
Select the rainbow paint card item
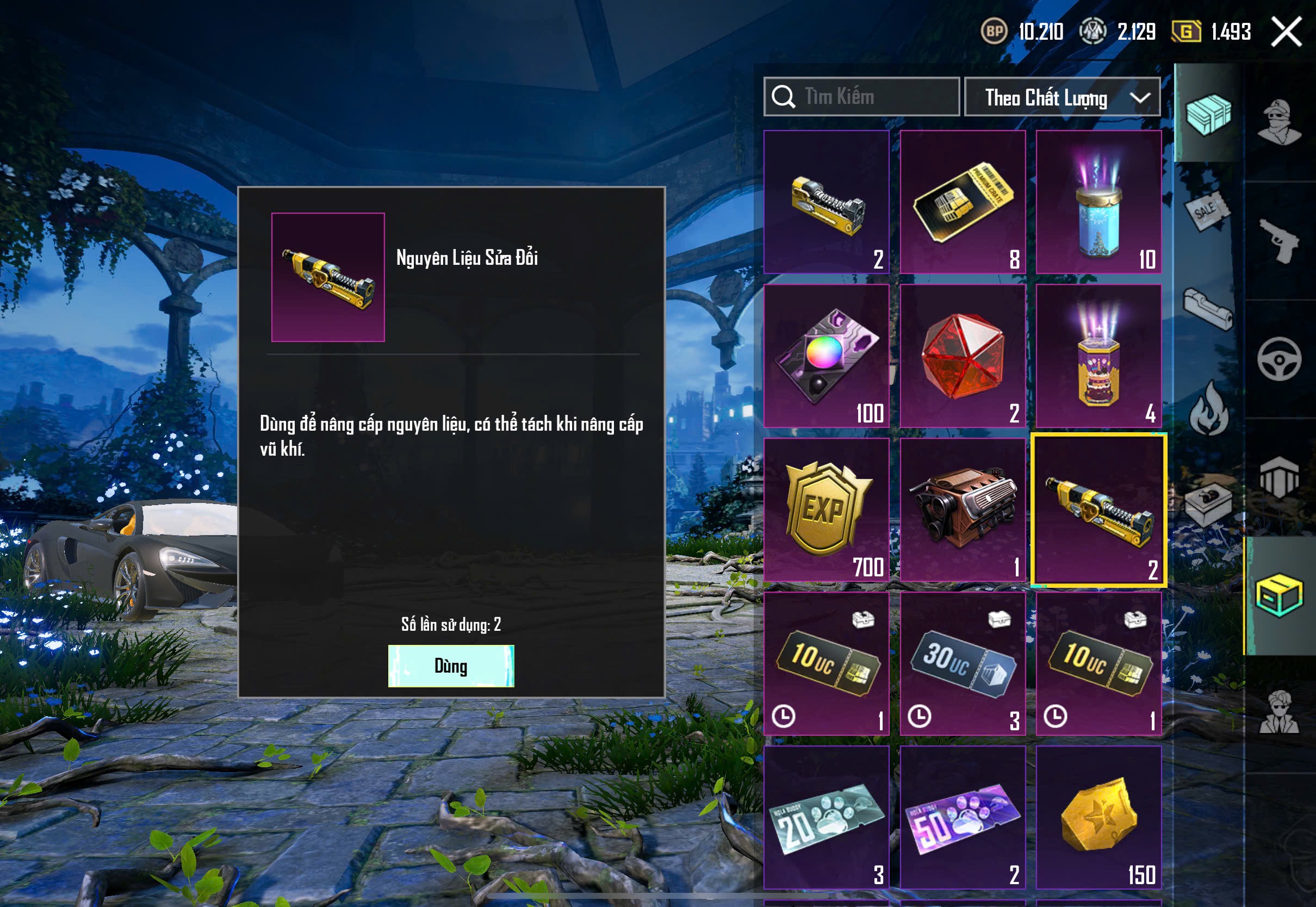tap(826, 356)
